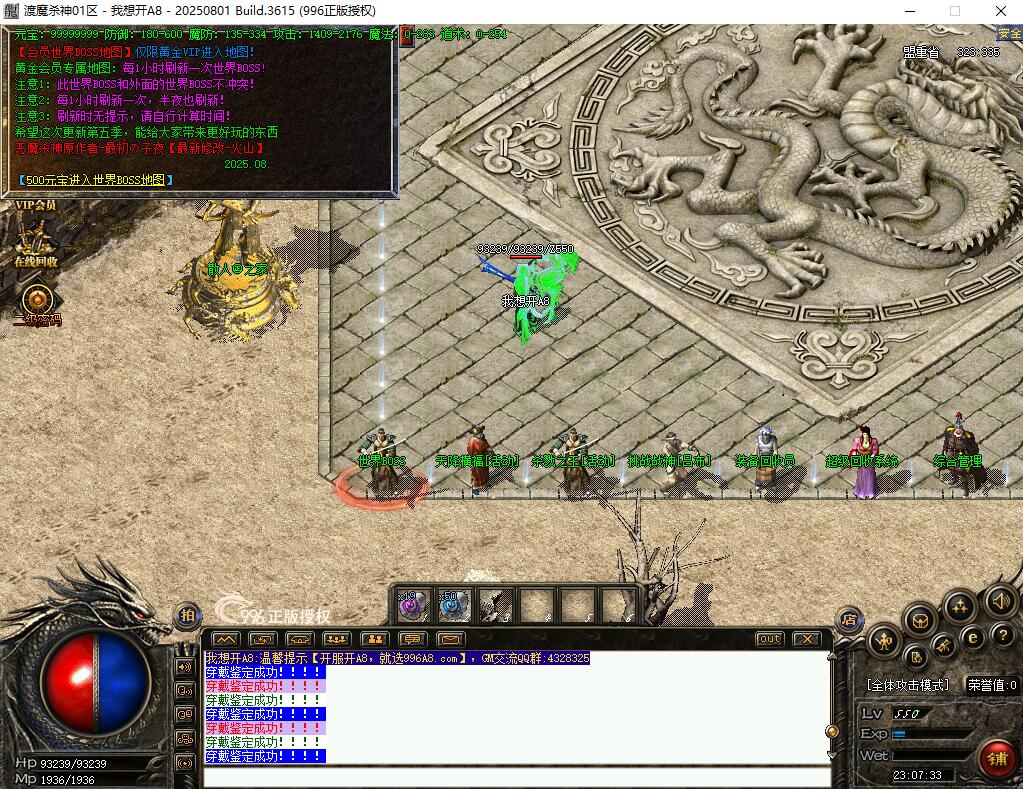1023x789 pixels.
Task: Maximize the game window
Action: [954, 11]
